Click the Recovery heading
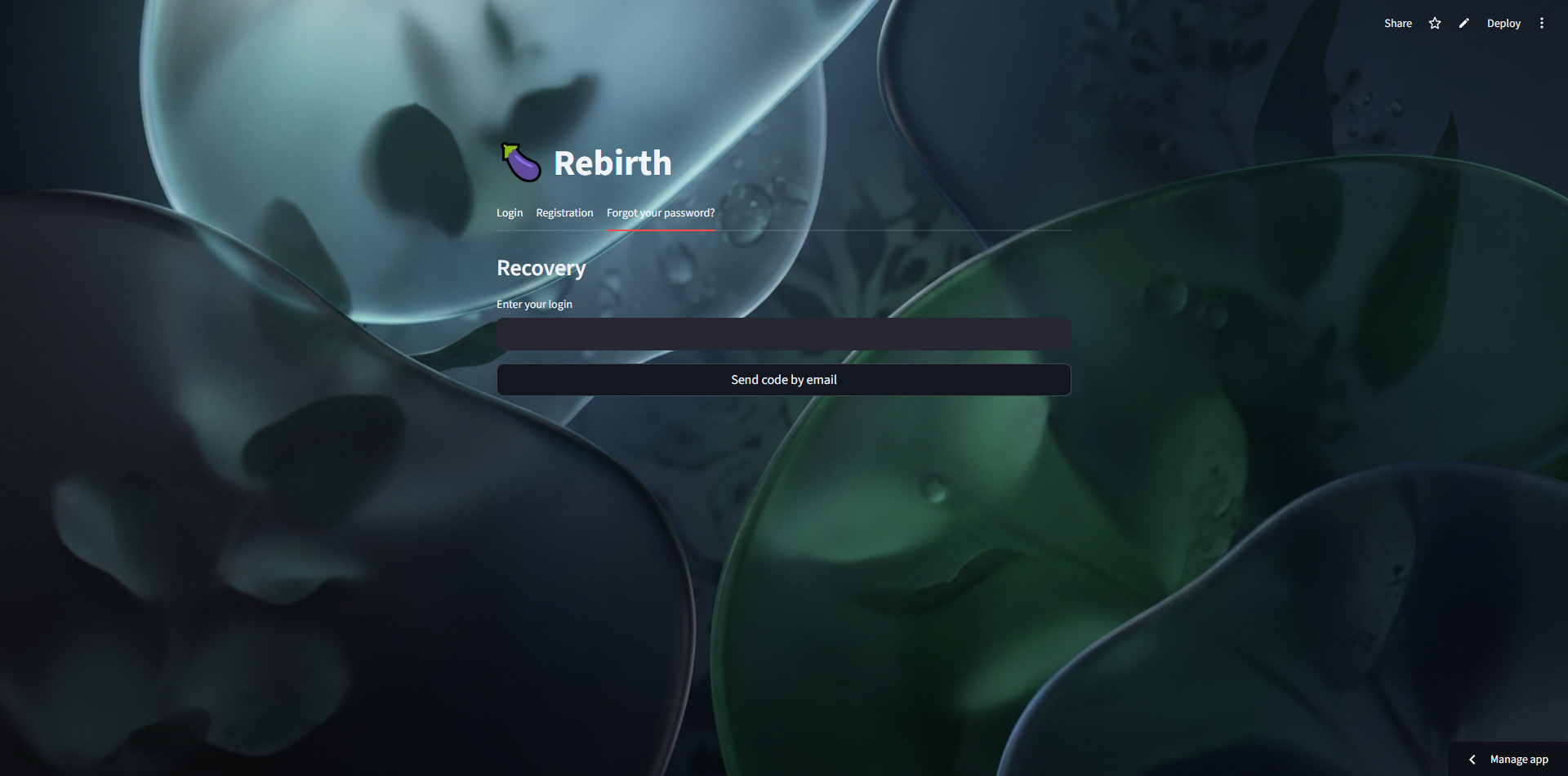Image resolution: width=1568 pixels, height=776 pixels. point(541,267)
